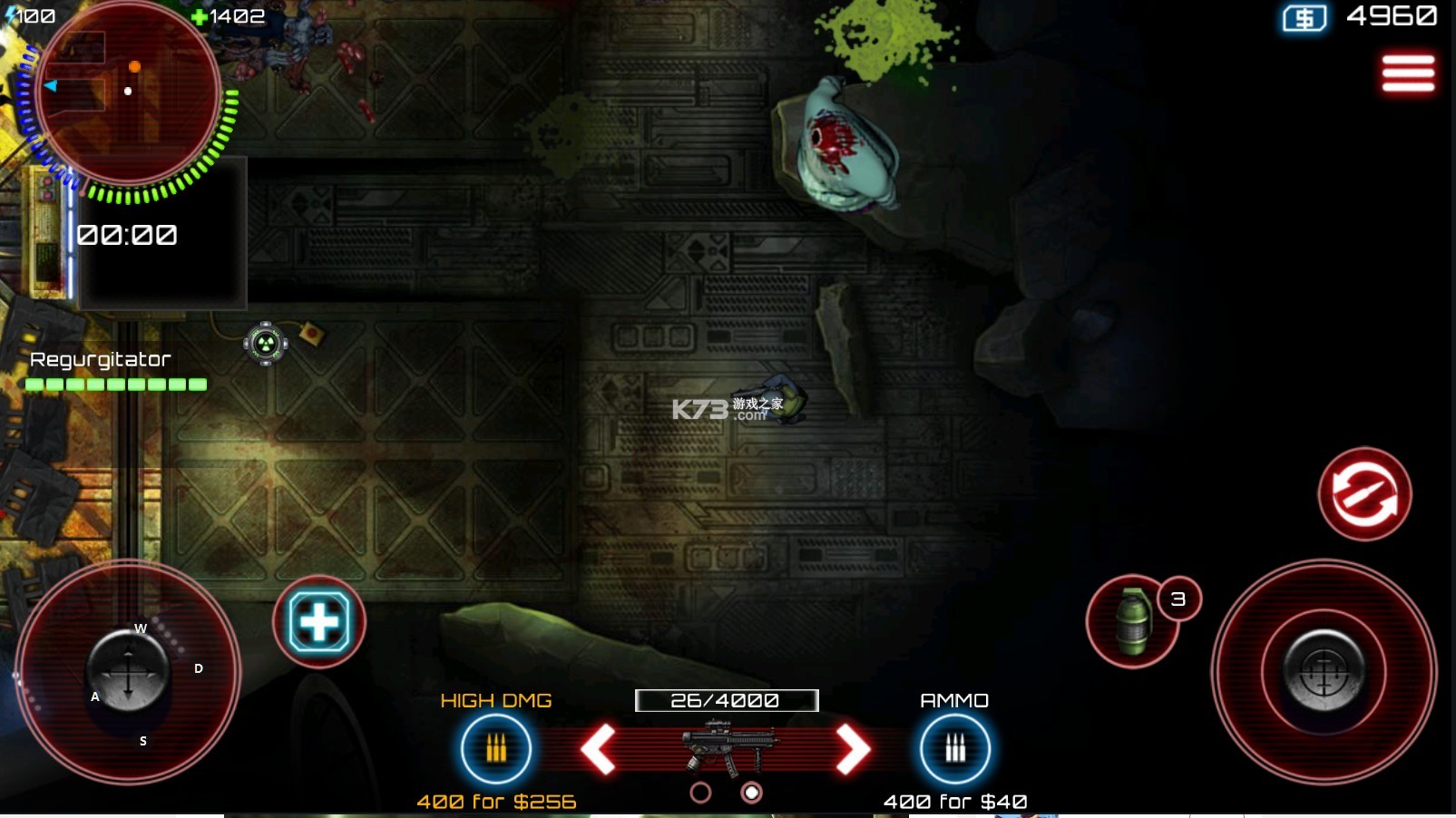1456x818 pixels.
Task: Tap the red weapon swap button
Action: click(x=1364, y=494)
